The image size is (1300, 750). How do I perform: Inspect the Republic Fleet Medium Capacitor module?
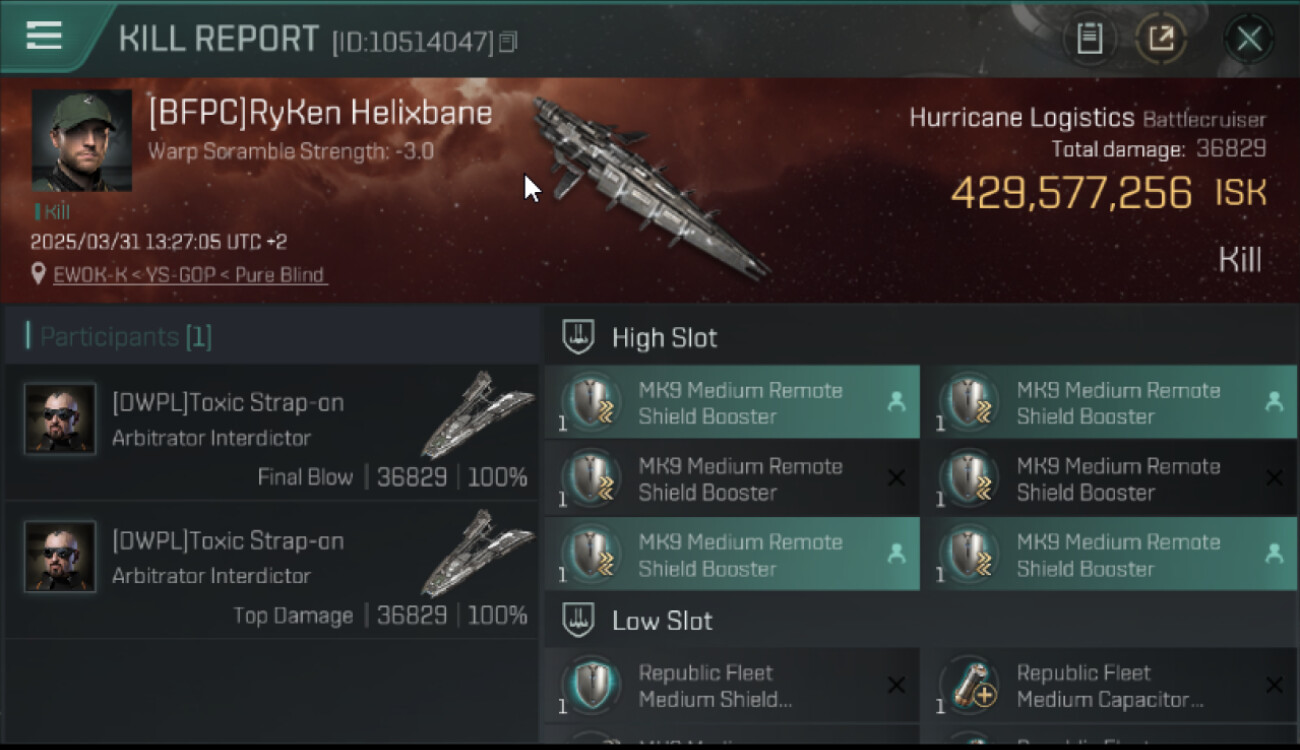pyautogui.click(x=1109, y=686)
